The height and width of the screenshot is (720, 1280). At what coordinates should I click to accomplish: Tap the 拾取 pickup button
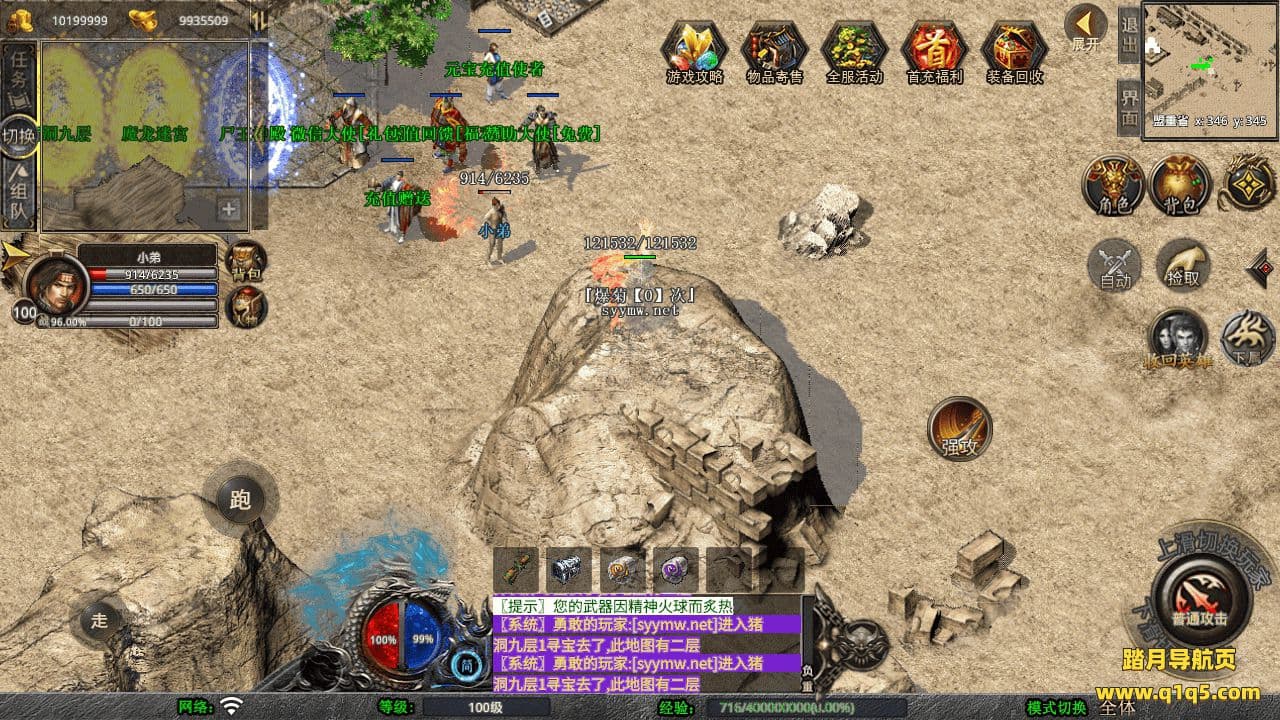(1183, 266)
